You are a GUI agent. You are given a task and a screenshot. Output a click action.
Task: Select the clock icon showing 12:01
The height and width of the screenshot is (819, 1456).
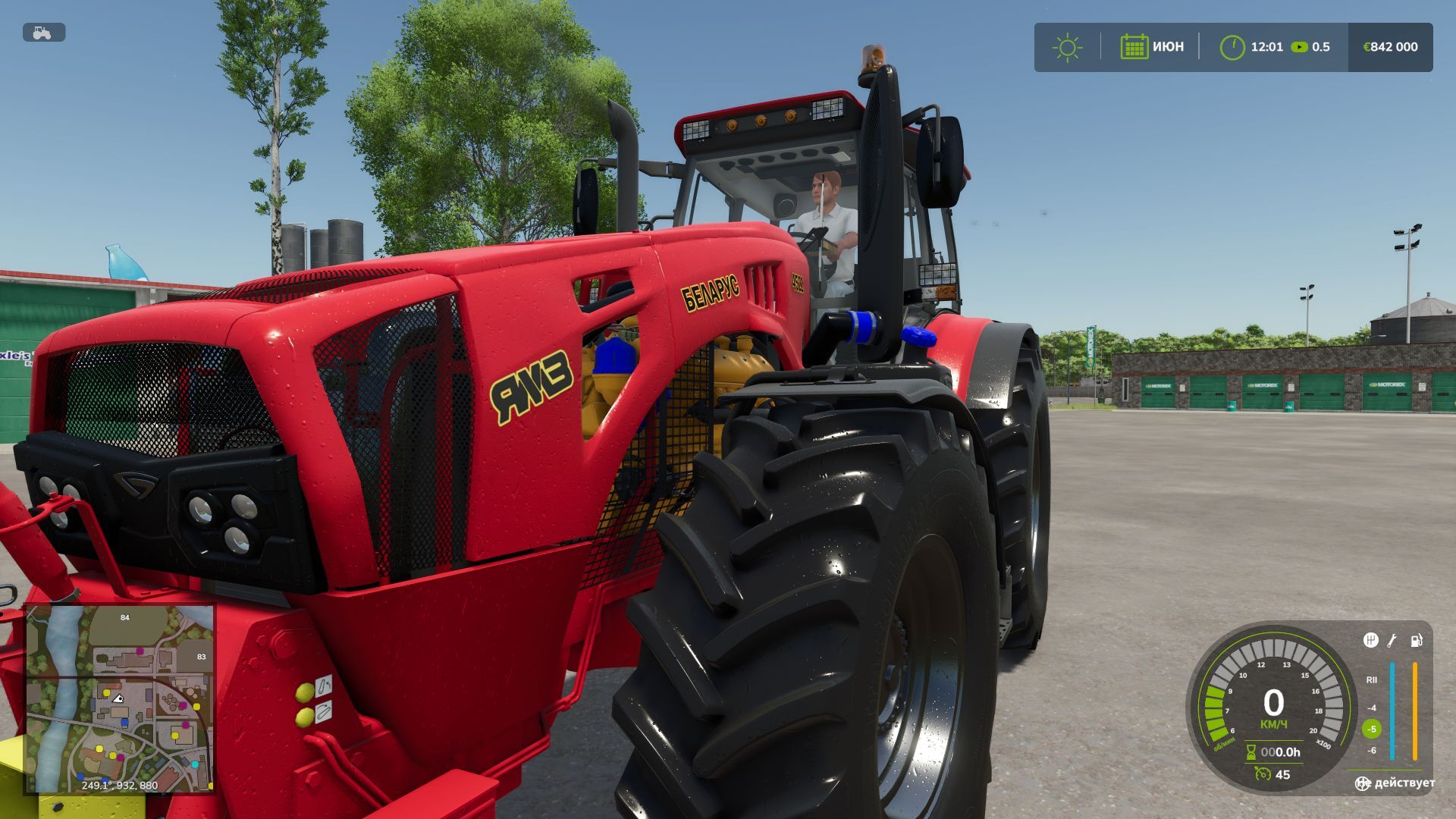tap(1233, 46)
